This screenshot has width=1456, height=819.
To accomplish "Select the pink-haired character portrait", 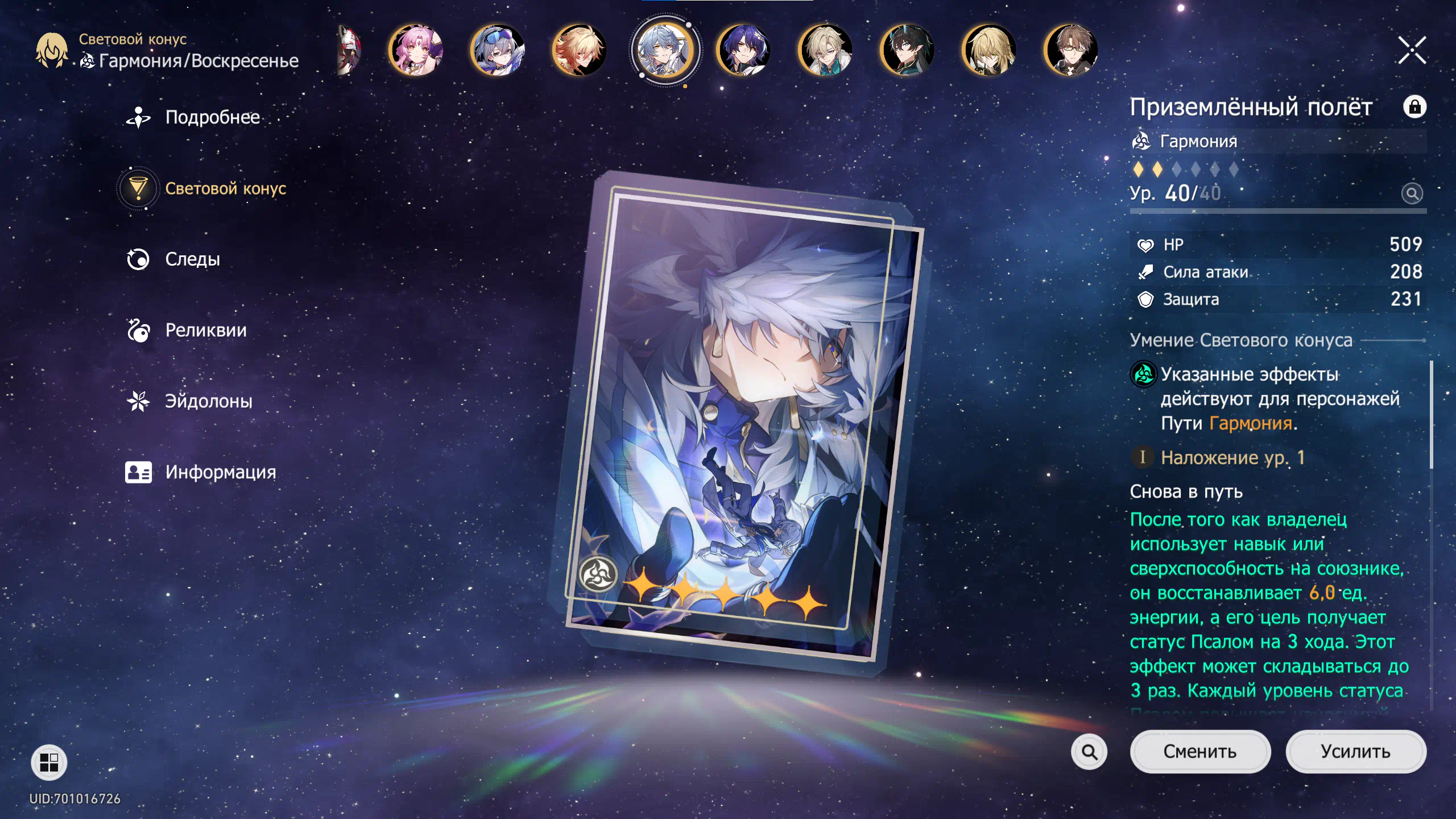I will coord(416,51).
